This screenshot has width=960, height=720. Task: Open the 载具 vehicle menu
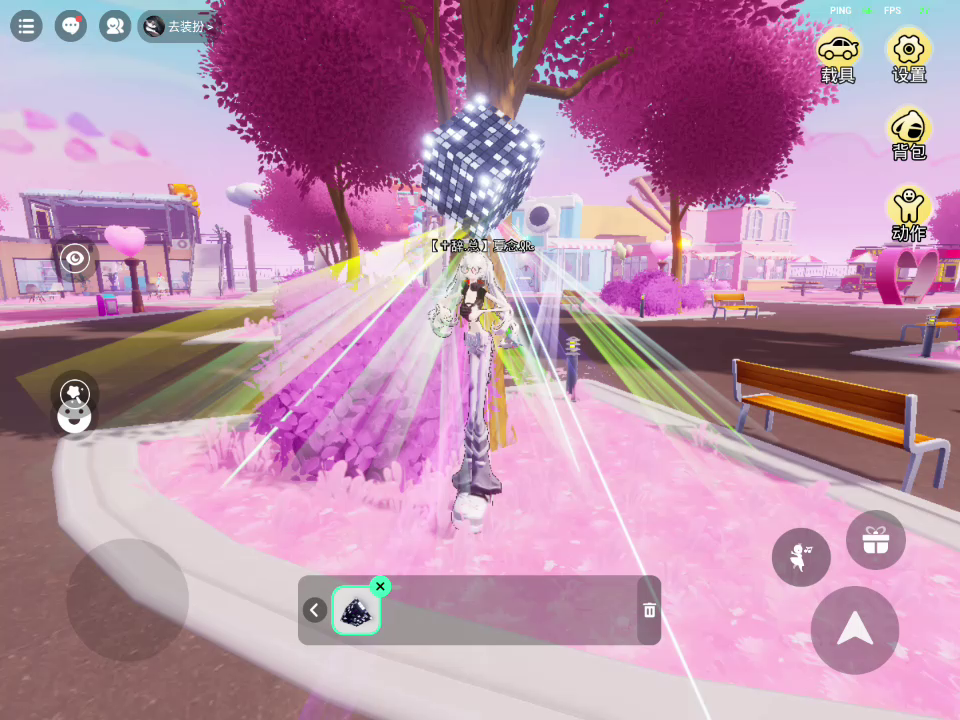[838, 57]
